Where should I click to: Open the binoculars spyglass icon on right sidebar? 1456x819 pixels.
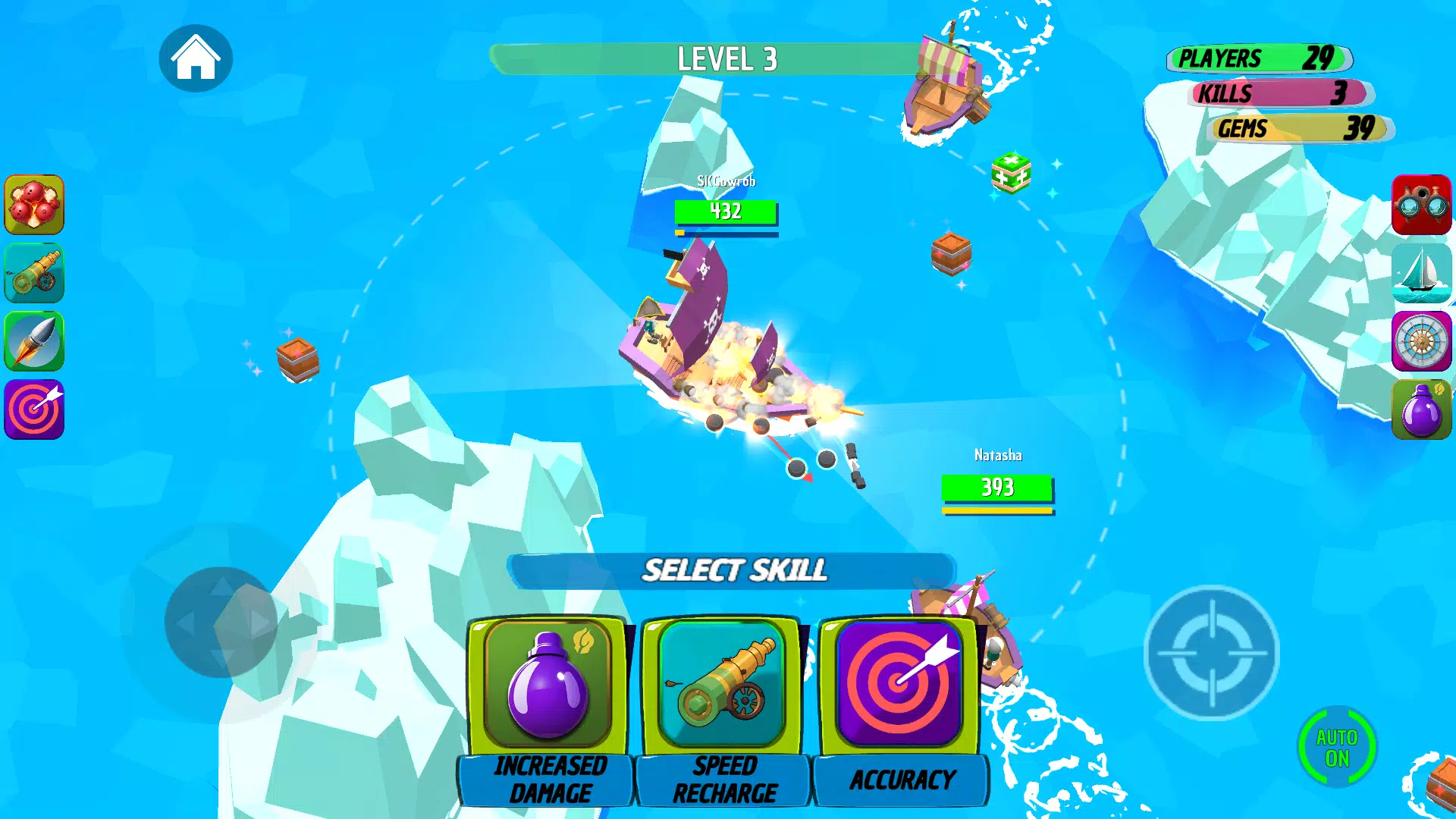pyautogui.click(x=1423, y=205)
